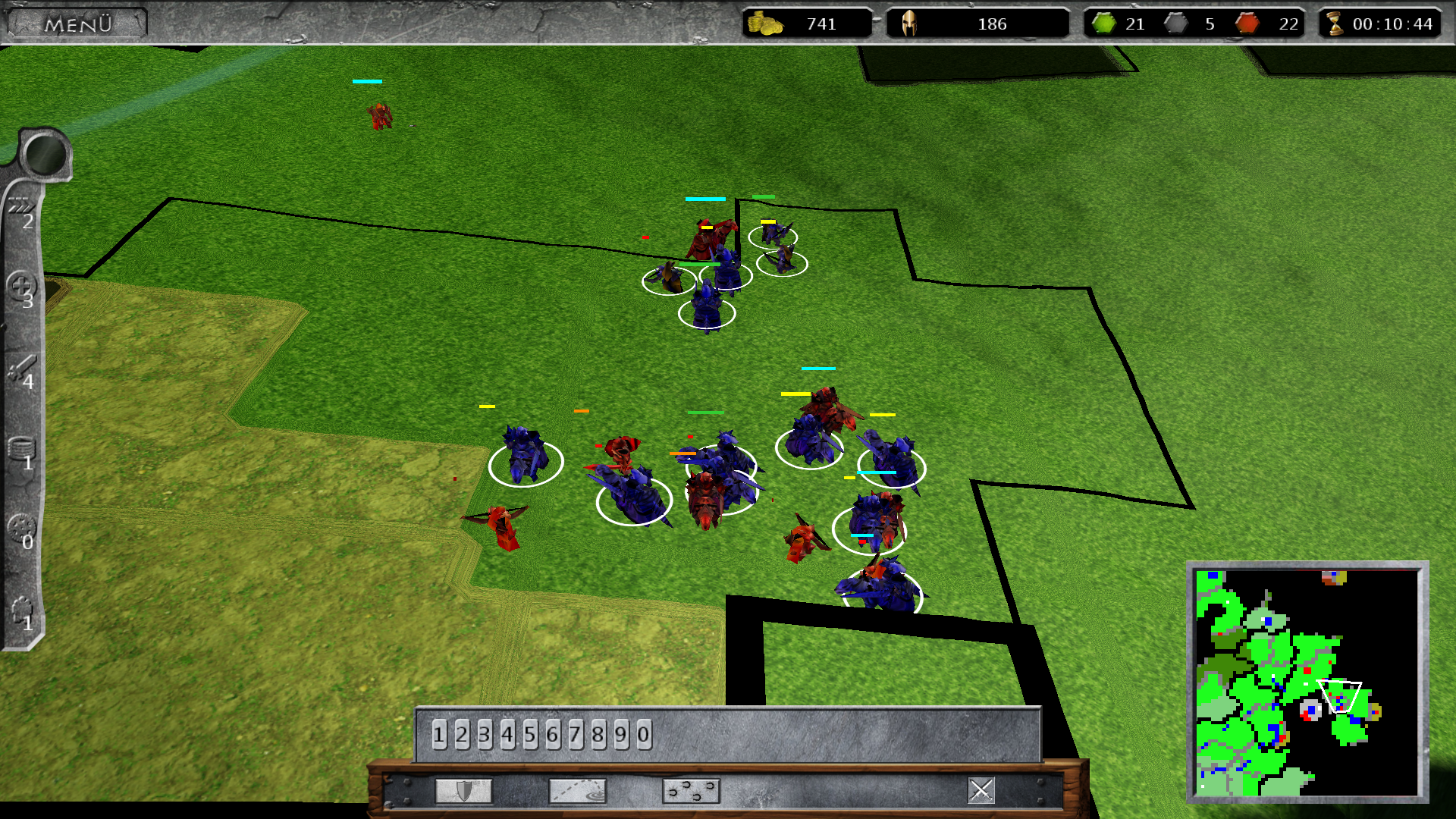Select control group 5 button

(x=530, y=734)
